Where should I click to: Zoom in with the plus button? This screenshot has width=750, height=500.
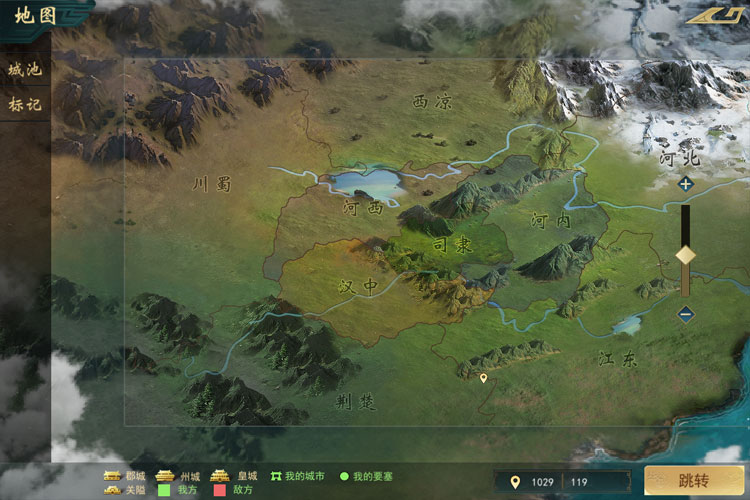pos(685,184)
